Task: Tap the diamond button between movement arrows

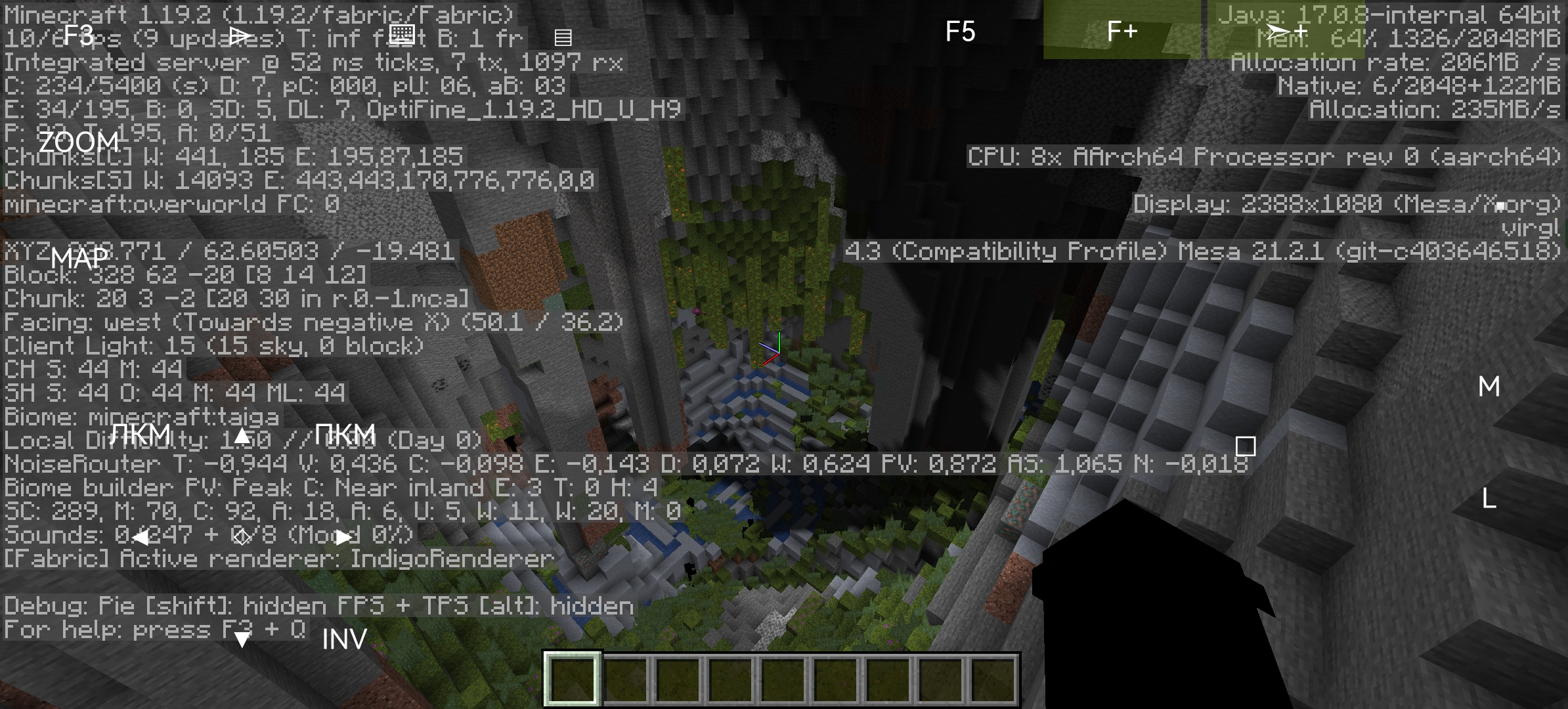Action: point(243,537)
